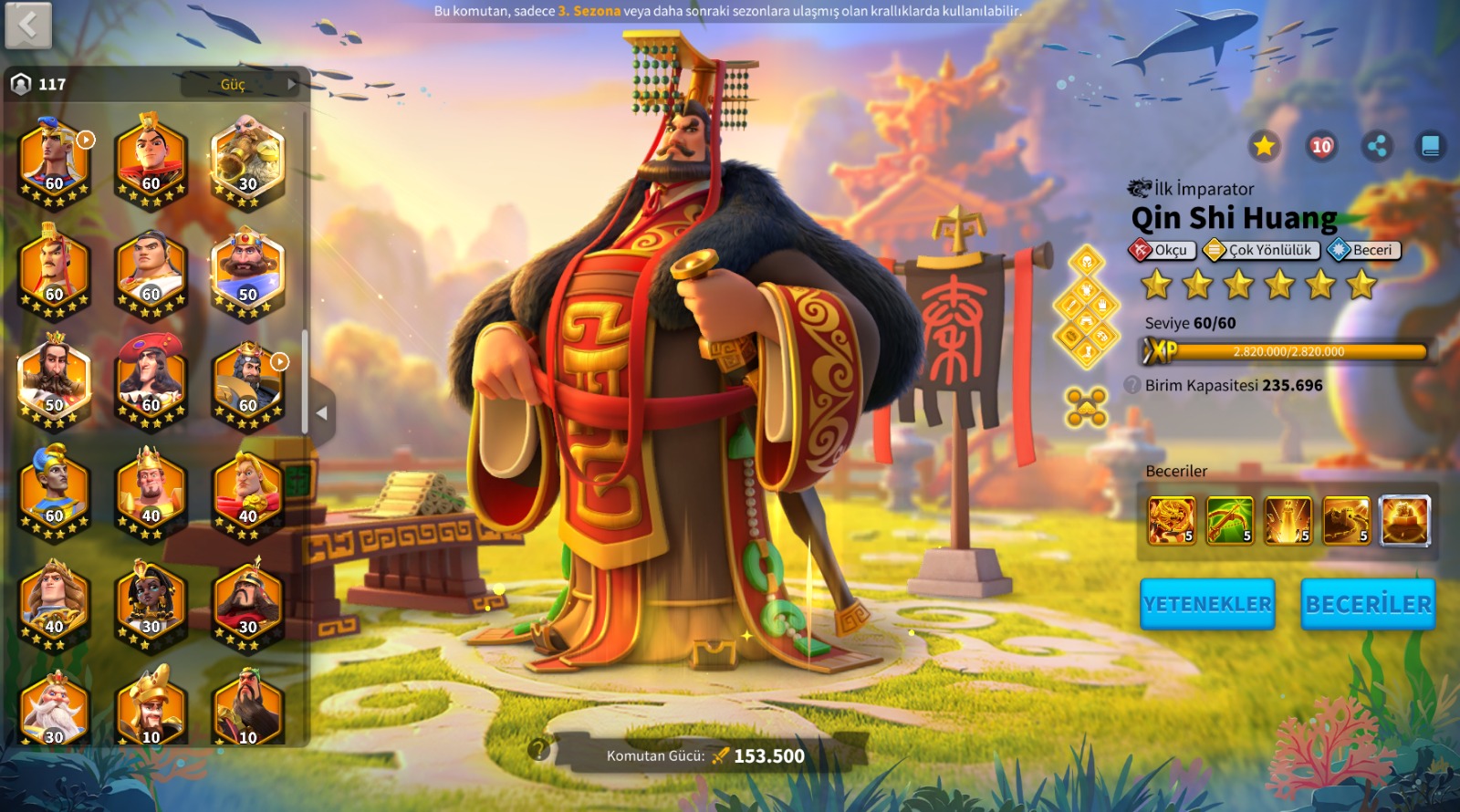Open the blue book biography icon
1460x812 pixels.
click(x=1430, y=146)
